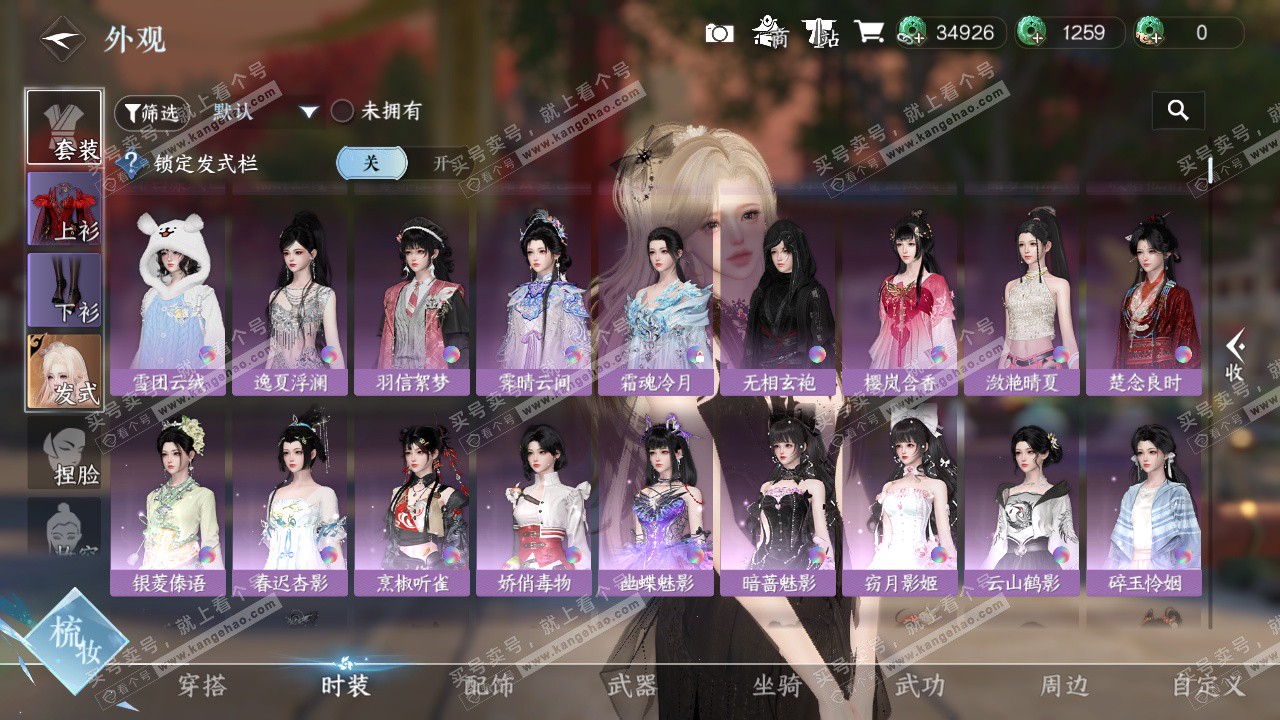The image size is (1280, 720).
Task: Switch the 锁定发式栏 toggle to 开
Action: coord(440,163)
